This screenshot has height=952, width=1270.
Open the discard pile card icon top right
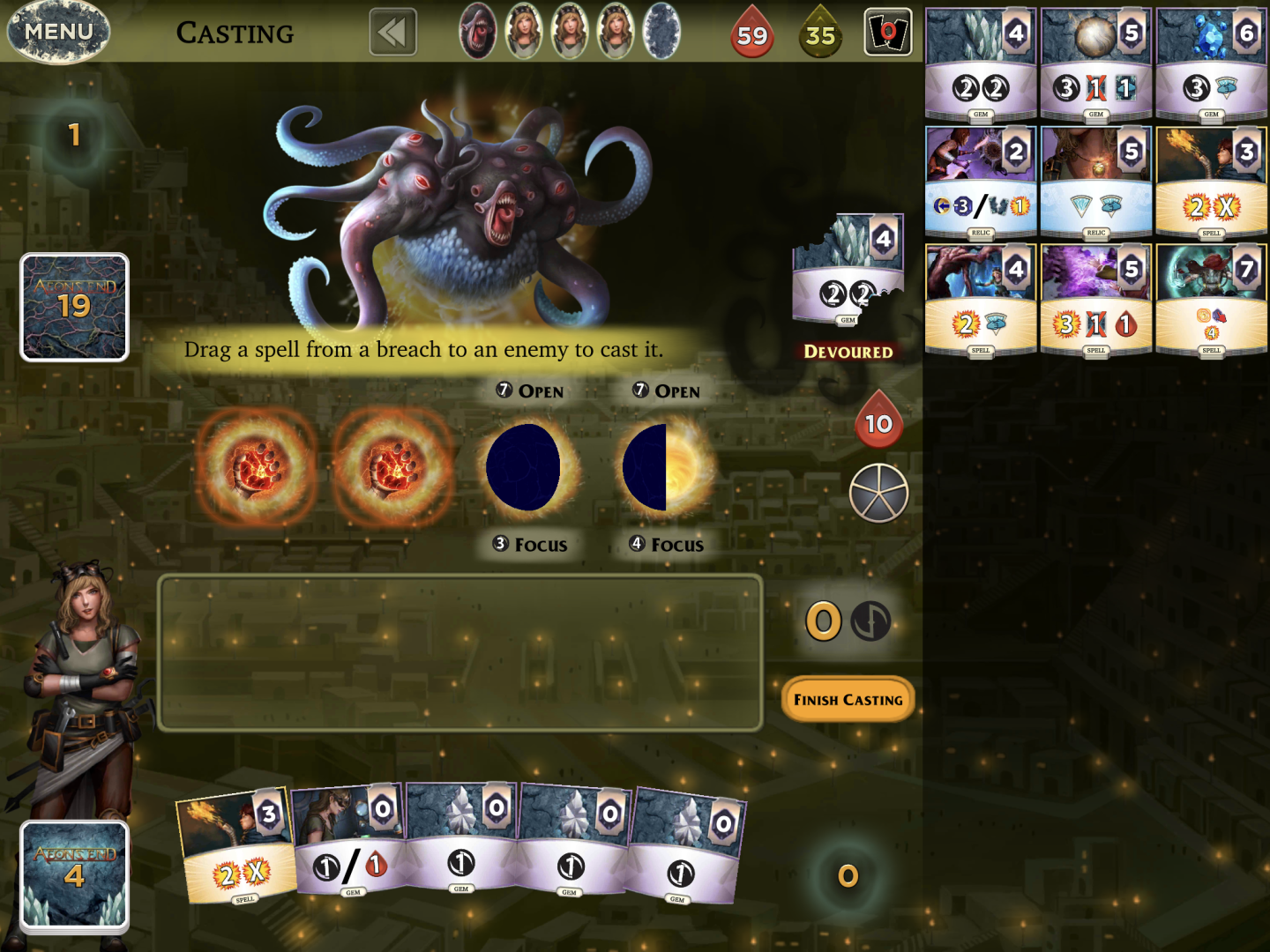[x=887, y=33]
